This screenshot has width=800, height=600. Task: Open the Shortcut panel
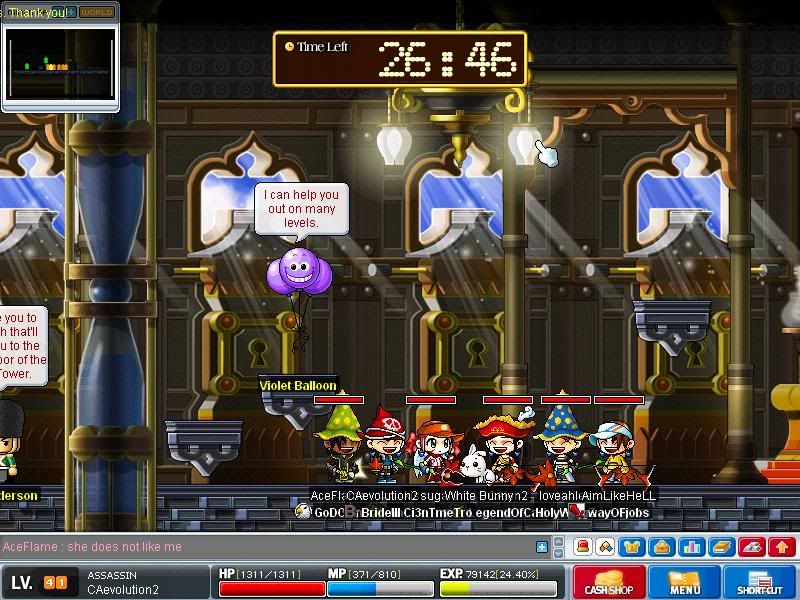pos(765,581)
